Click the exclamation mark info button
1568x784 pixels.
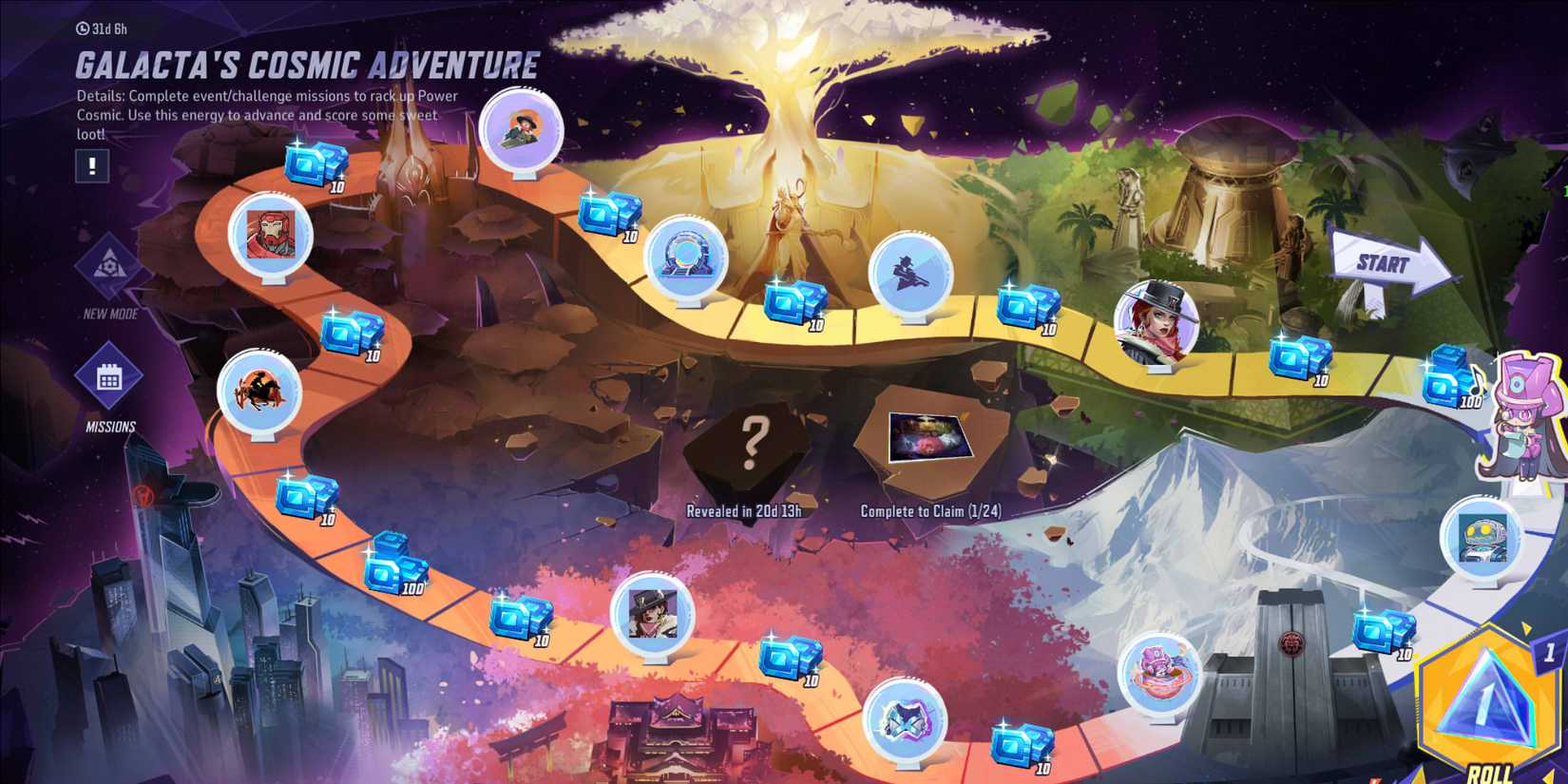click(x=91, y=167)
